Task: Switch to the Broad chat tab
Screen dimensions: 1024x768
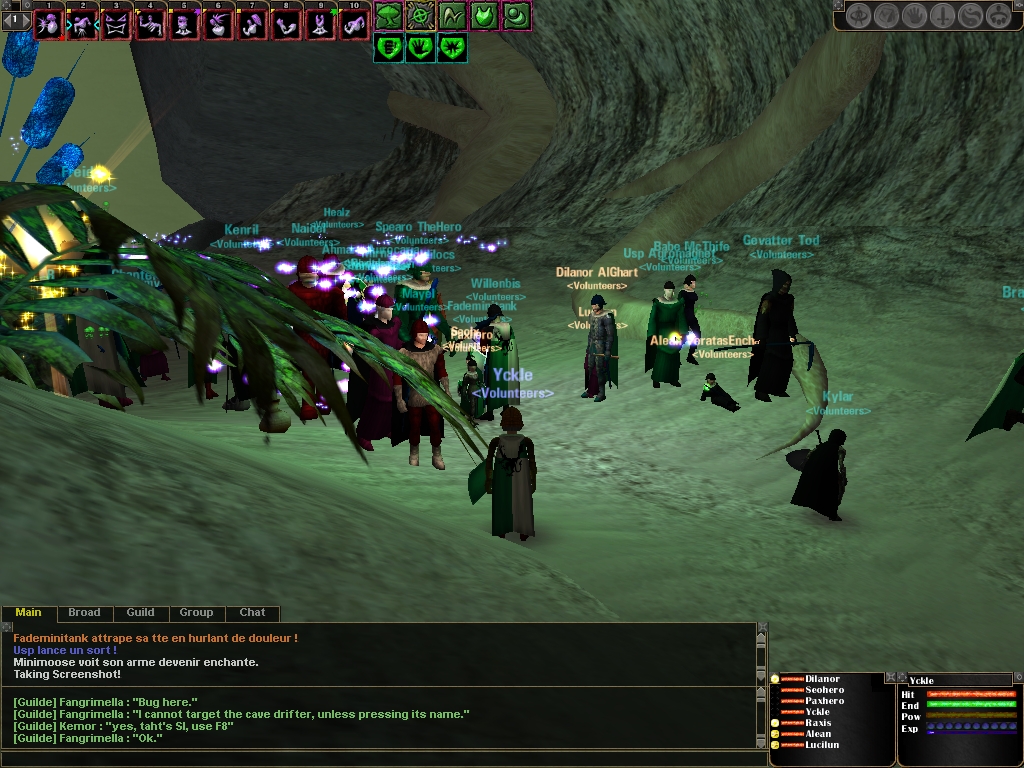Action: point(84,612)
